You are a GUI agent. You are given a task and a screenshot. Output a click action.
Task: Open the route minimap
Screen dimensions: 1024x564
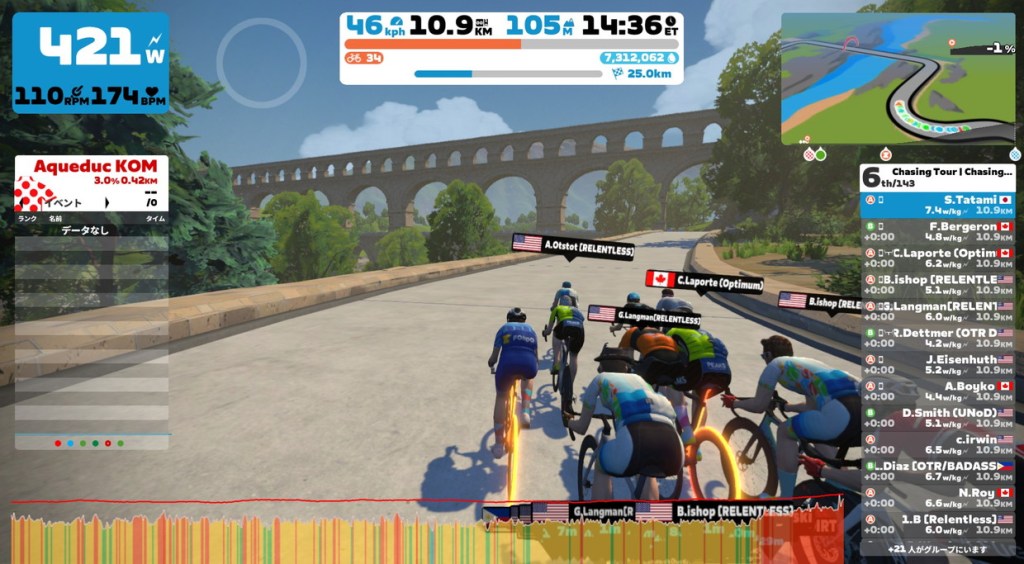[x=897, y=79]
